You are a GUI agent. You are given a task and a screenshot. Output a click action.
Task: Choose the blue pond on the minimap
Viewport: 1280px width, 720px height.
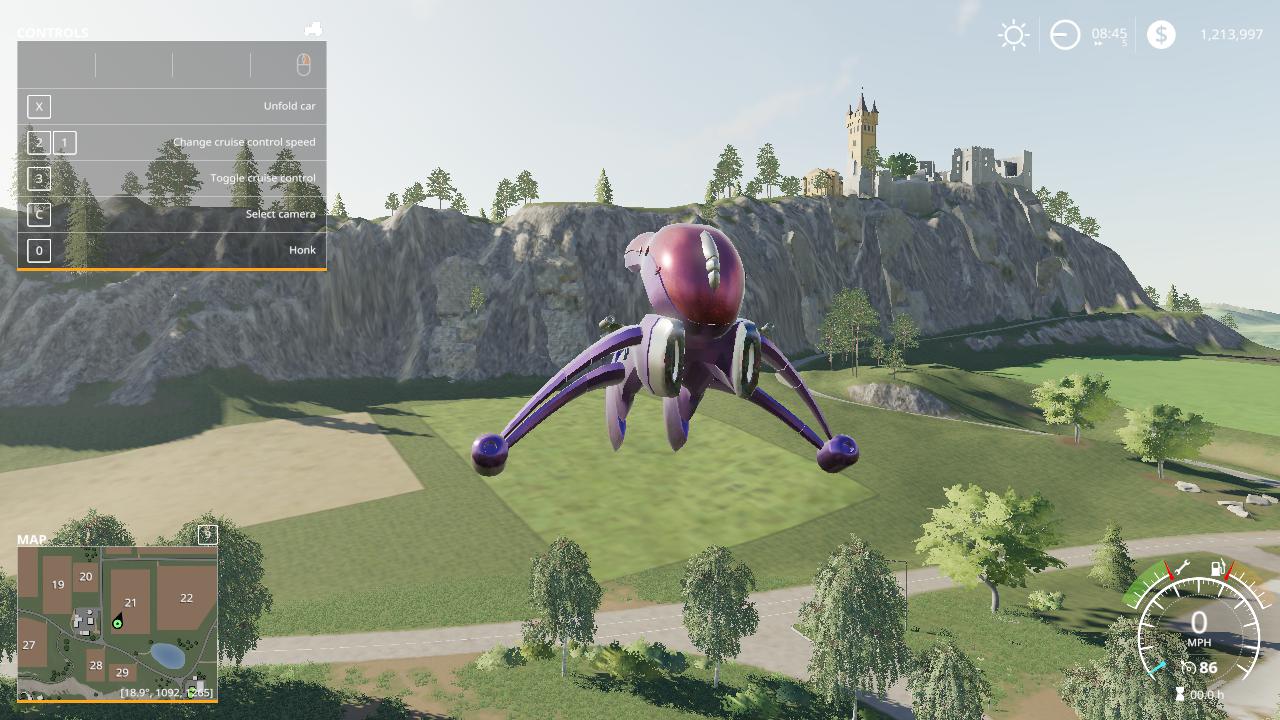(167, 655)
